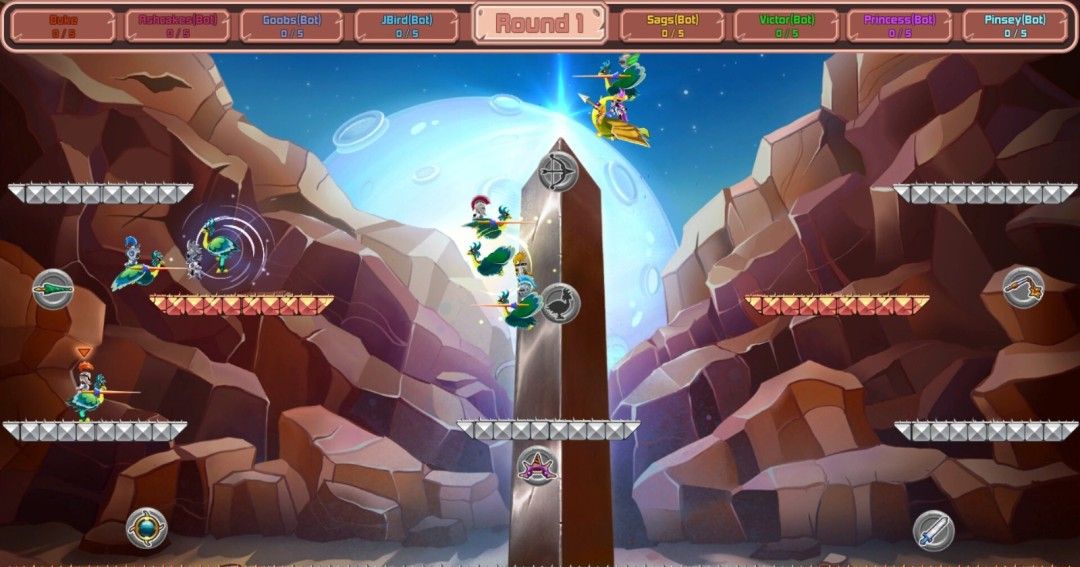Select the Asheakes(Bot) player panel

tap(178, 26)
